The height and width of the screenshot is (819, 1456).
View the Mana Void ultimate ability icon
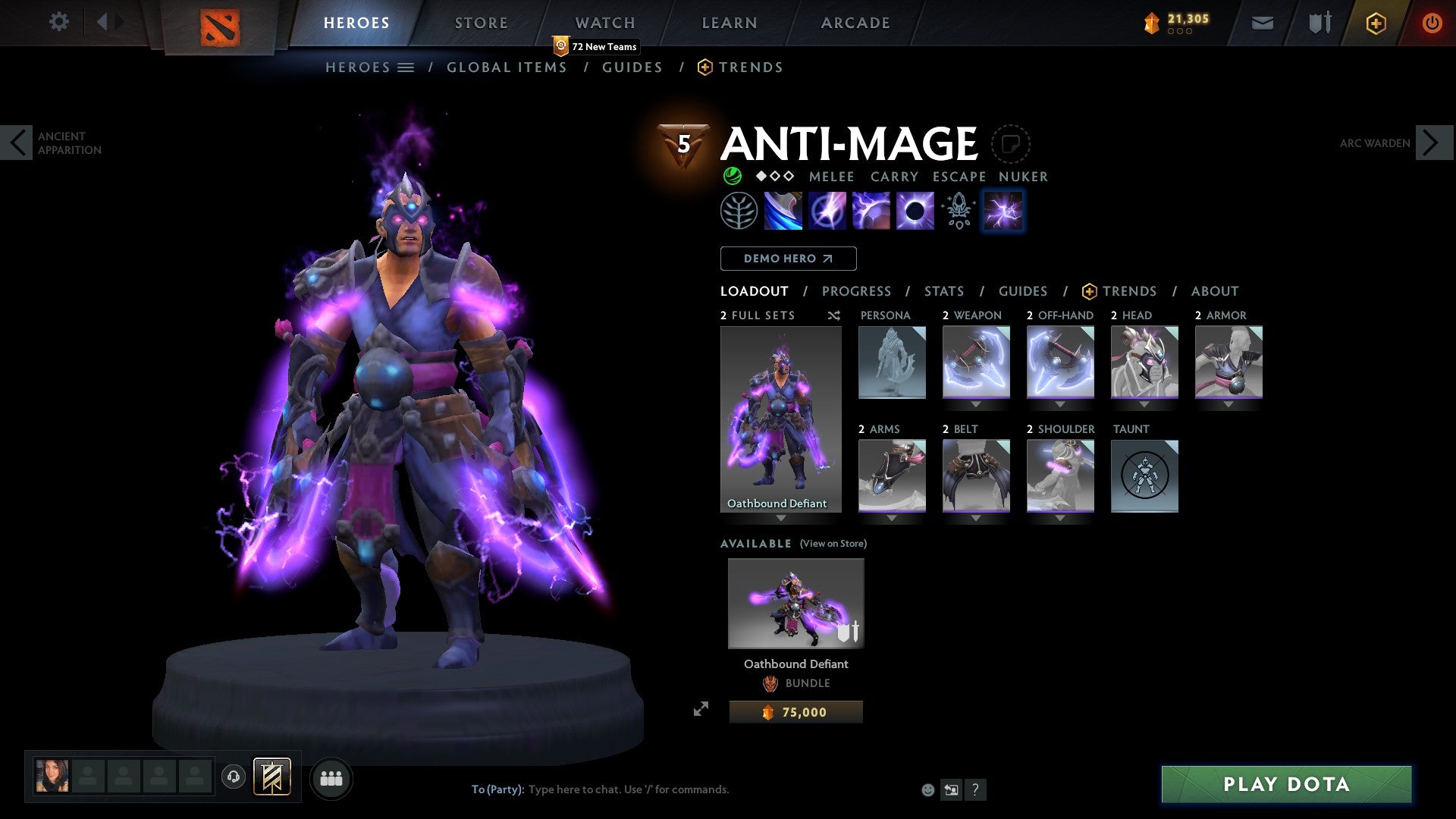(914, 210)
